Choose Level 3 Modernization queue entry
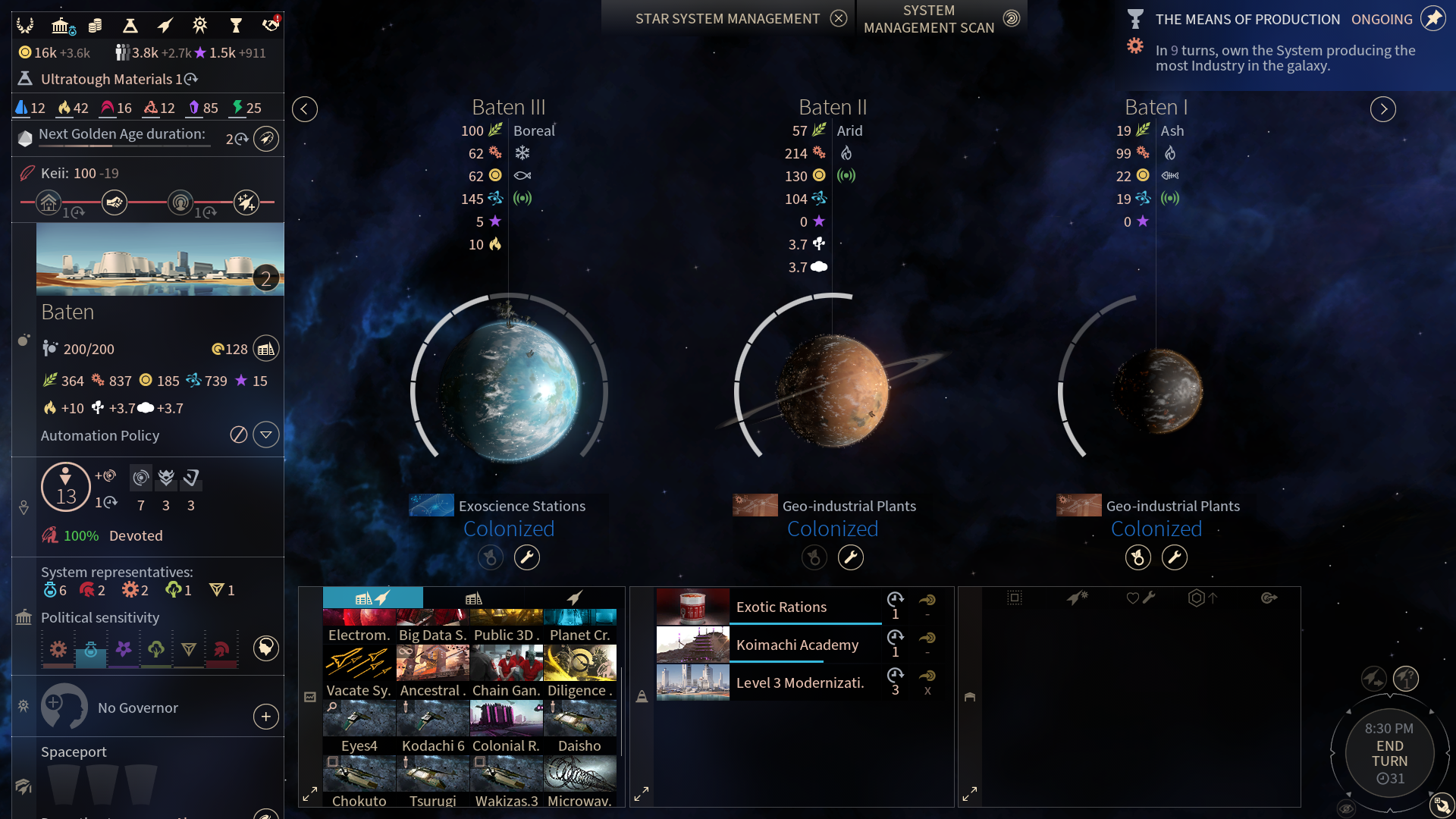Screen dimensions: 1456x819 tap(799, 682)
